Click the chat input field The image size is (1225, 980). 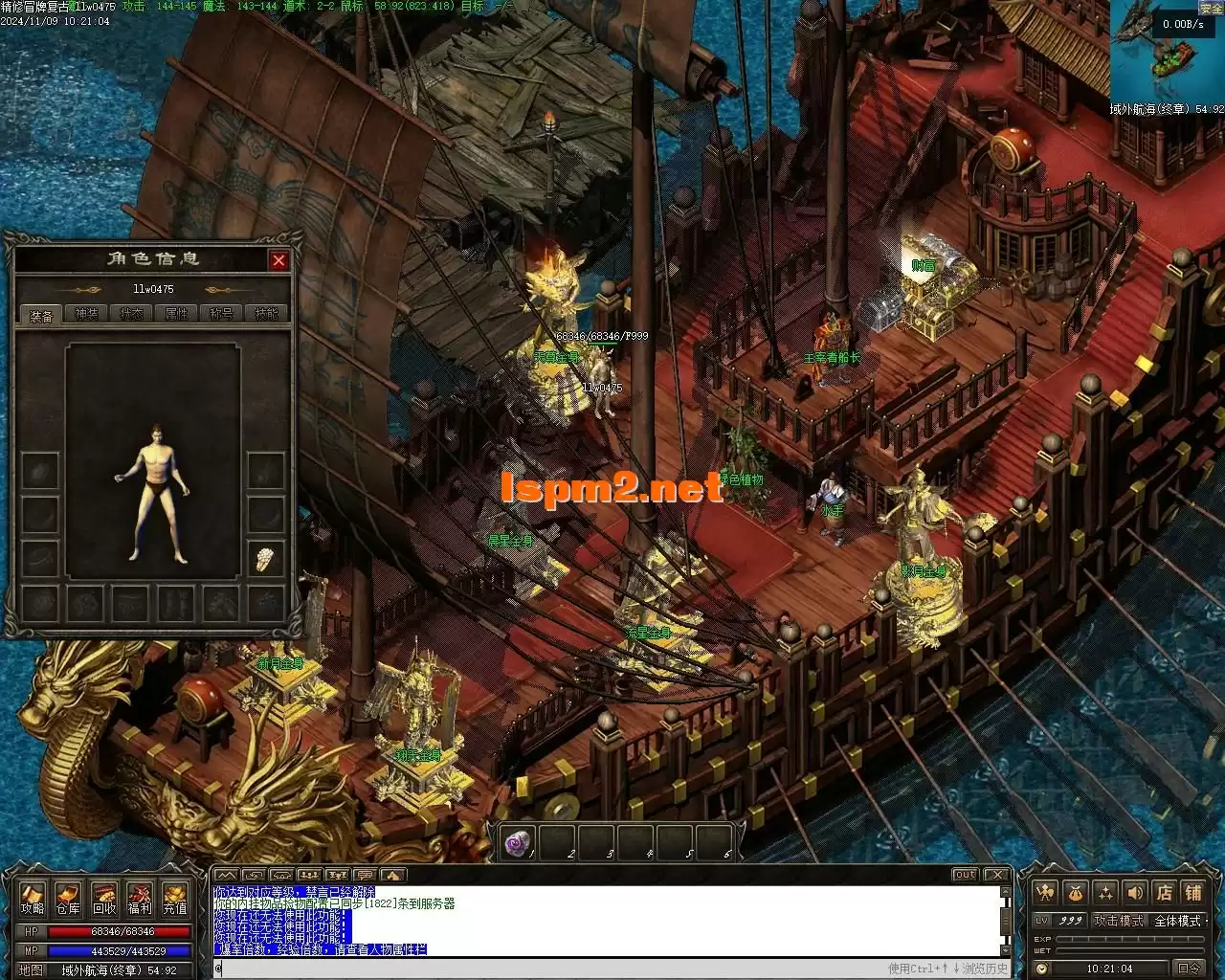click(x=546, y=969)
